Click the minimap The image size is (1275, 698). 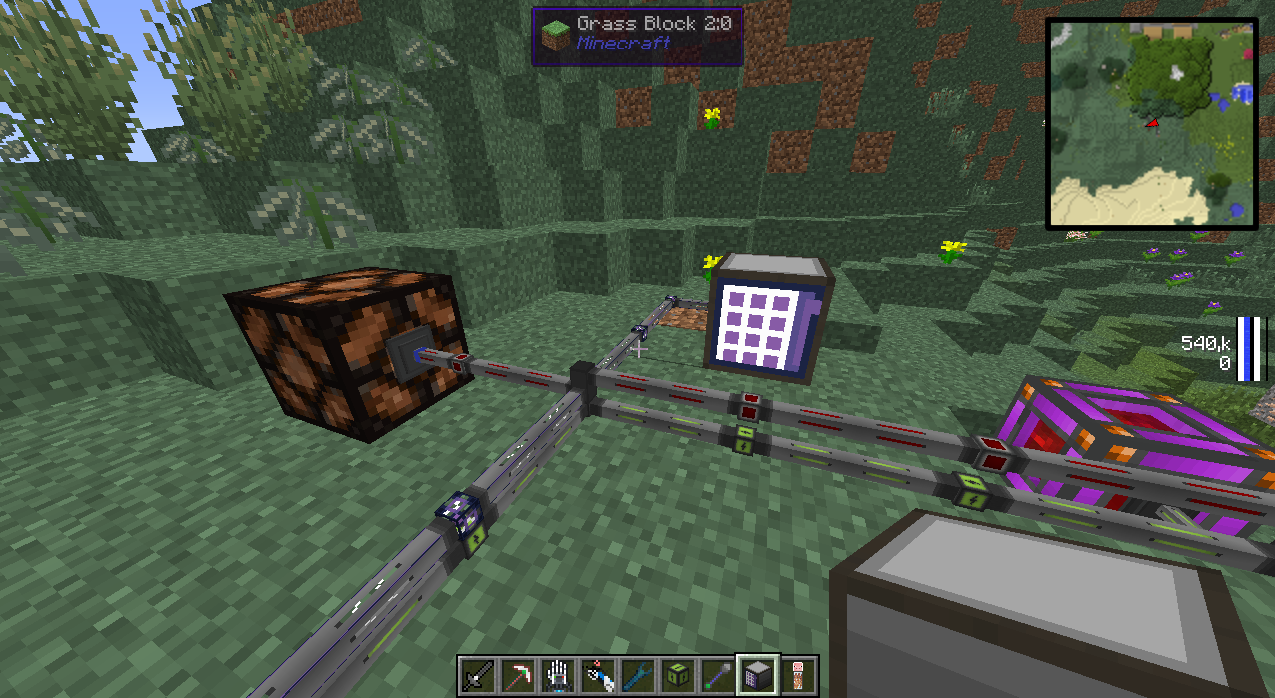(1151, 123)
